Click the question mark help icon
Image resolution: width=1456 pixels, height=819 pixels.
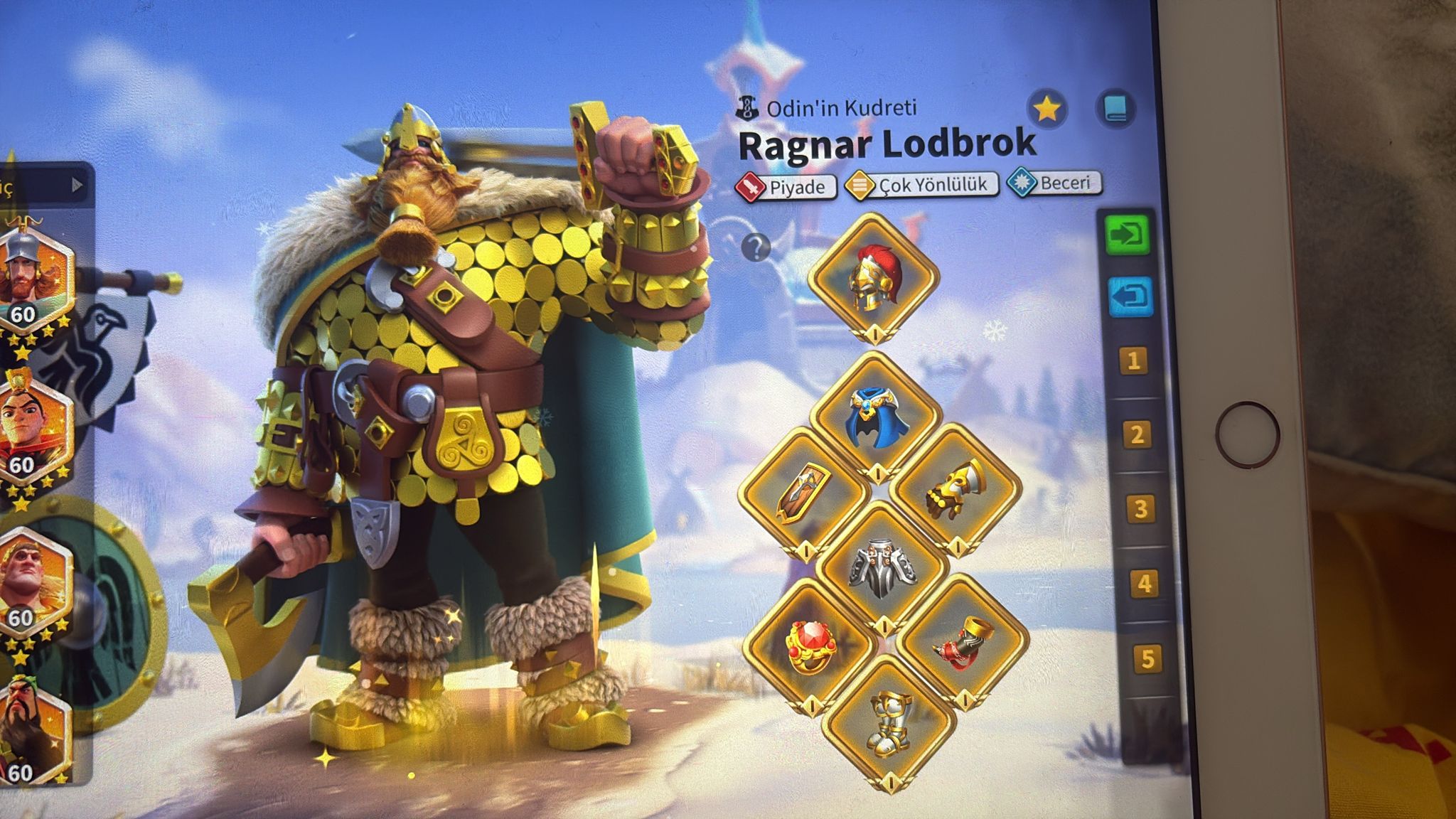point(756,248)
